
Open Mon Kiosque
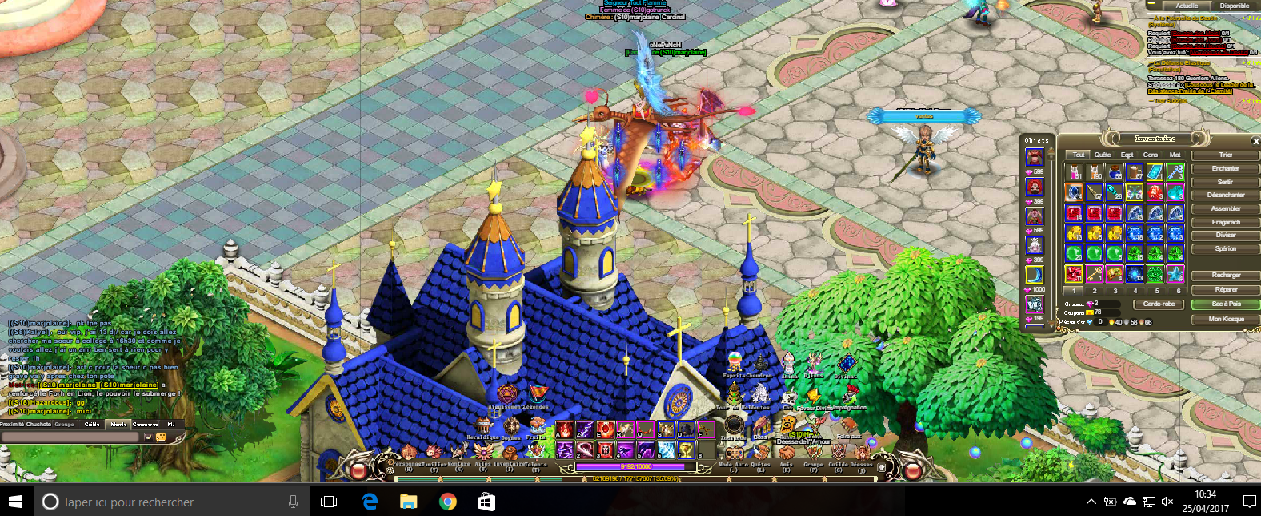click(1226, 319)
